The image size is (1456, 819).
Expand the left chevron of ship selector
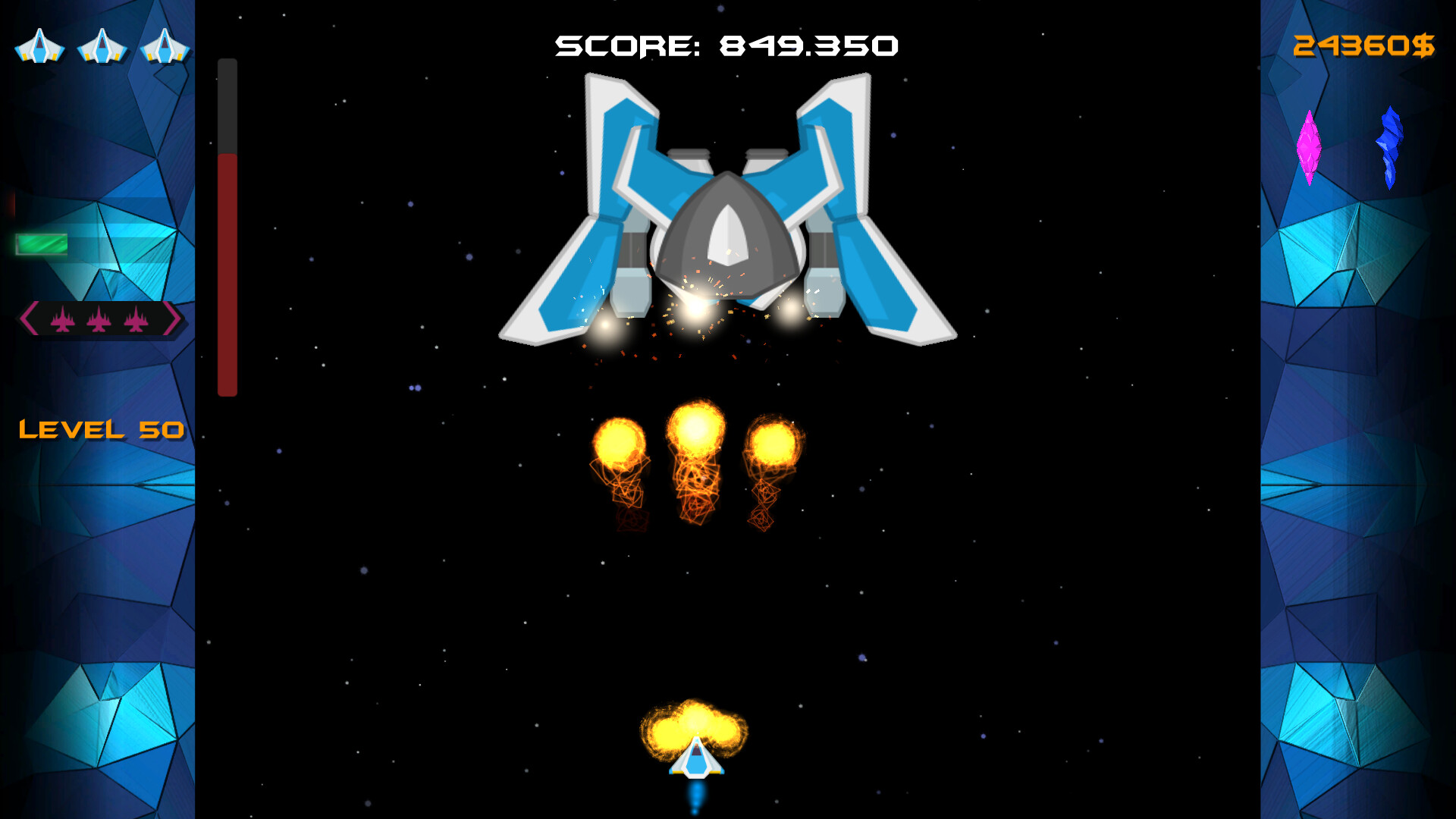tap(29, 319)
